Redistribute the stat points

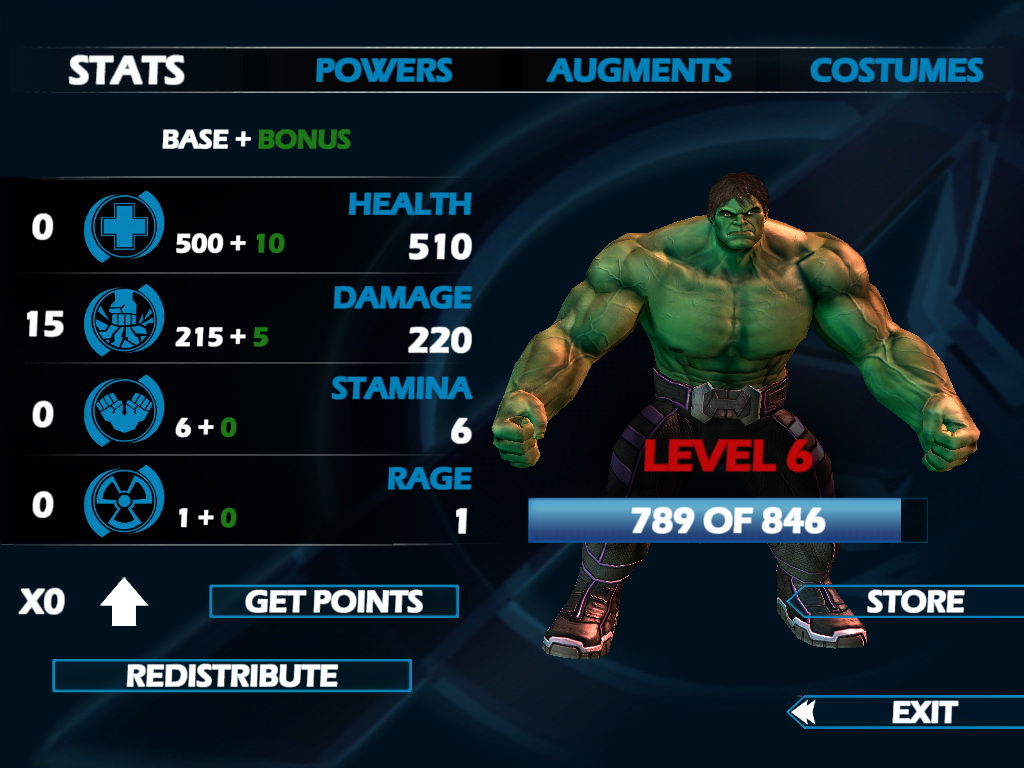coord(232,676)
